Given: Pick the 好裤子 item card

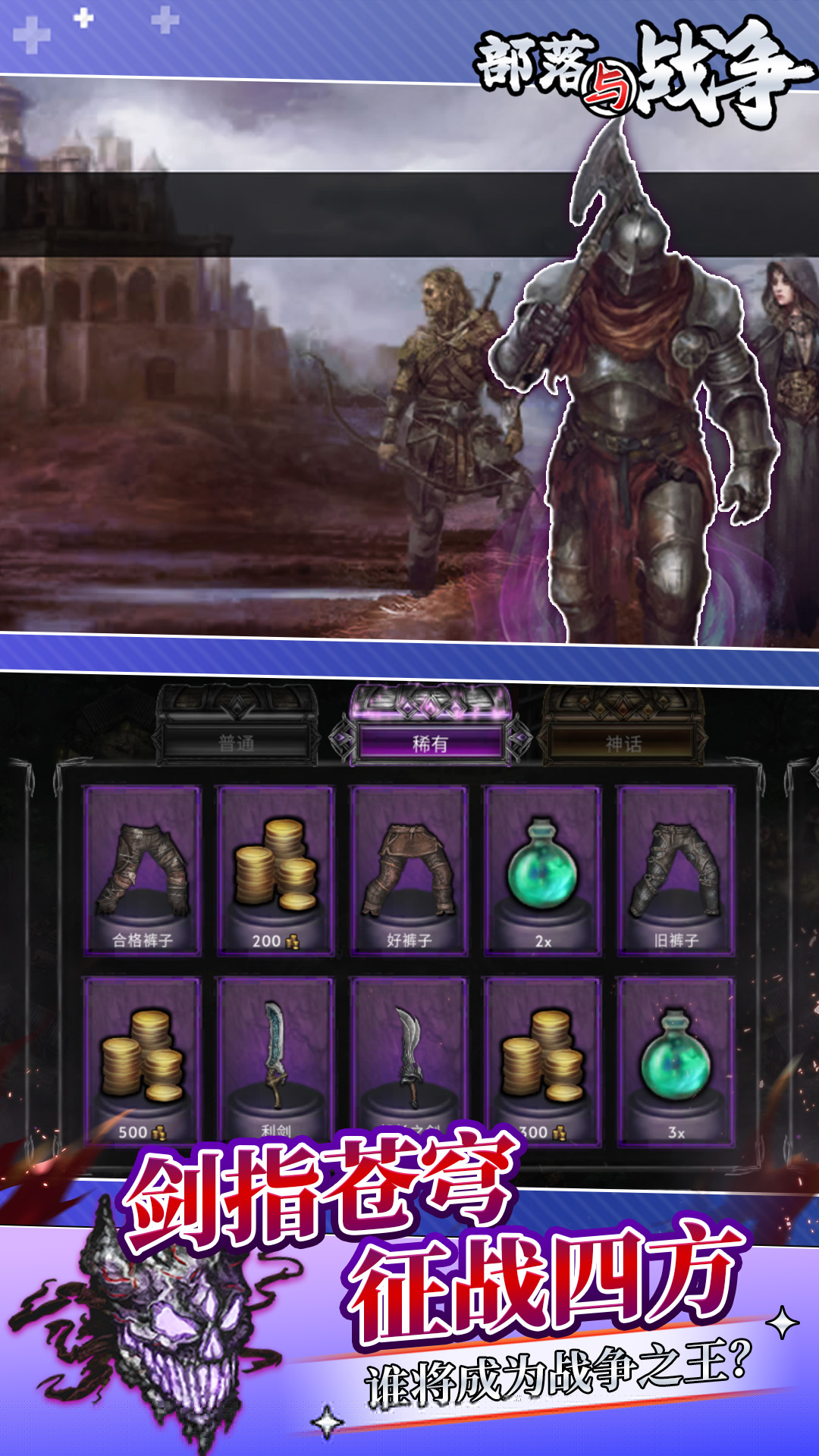Looking at the screenshot, I should click(x=409, y=871).
